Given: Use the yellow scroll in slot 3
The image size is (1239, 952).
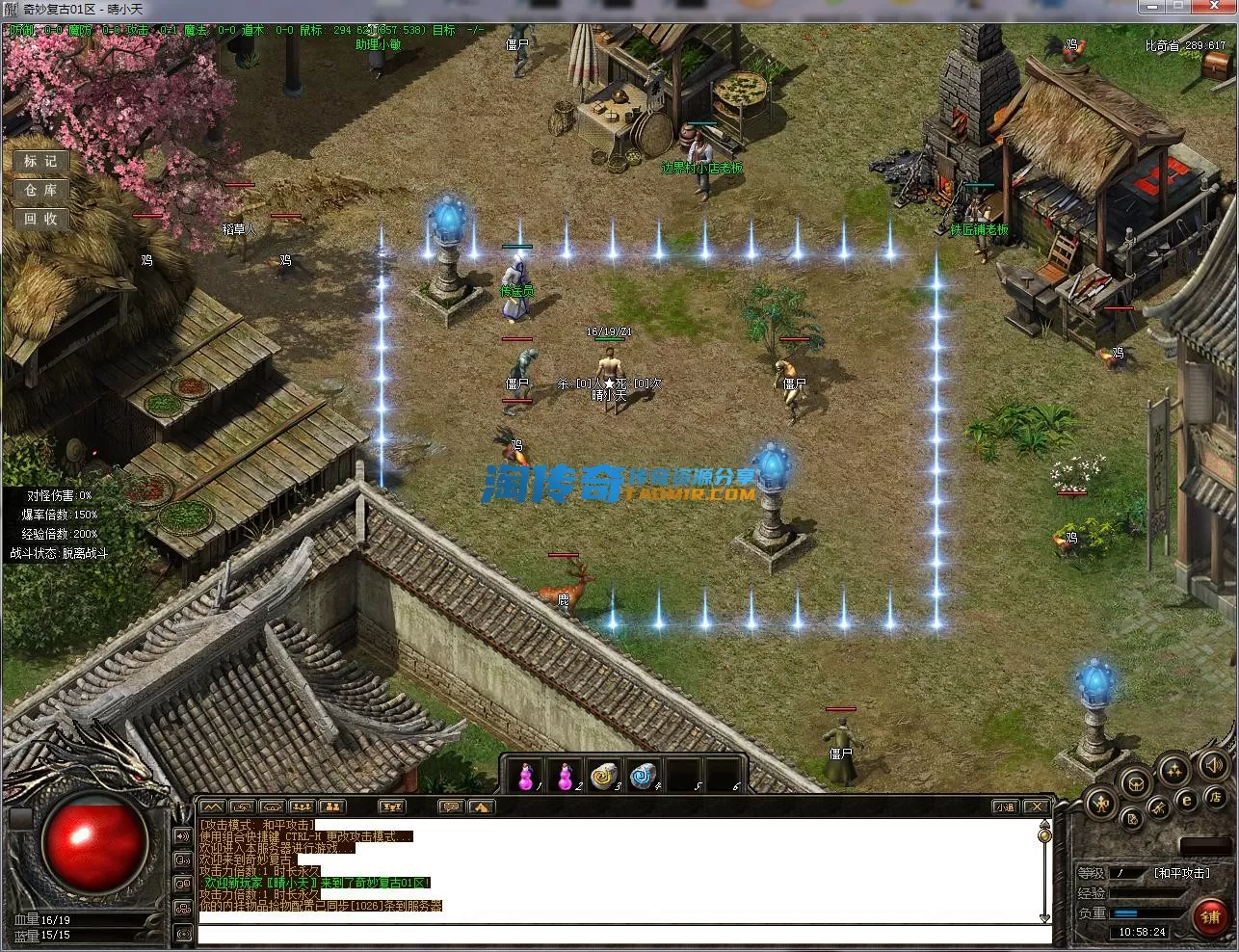Looking at the screenshot, I should point(605,776).
